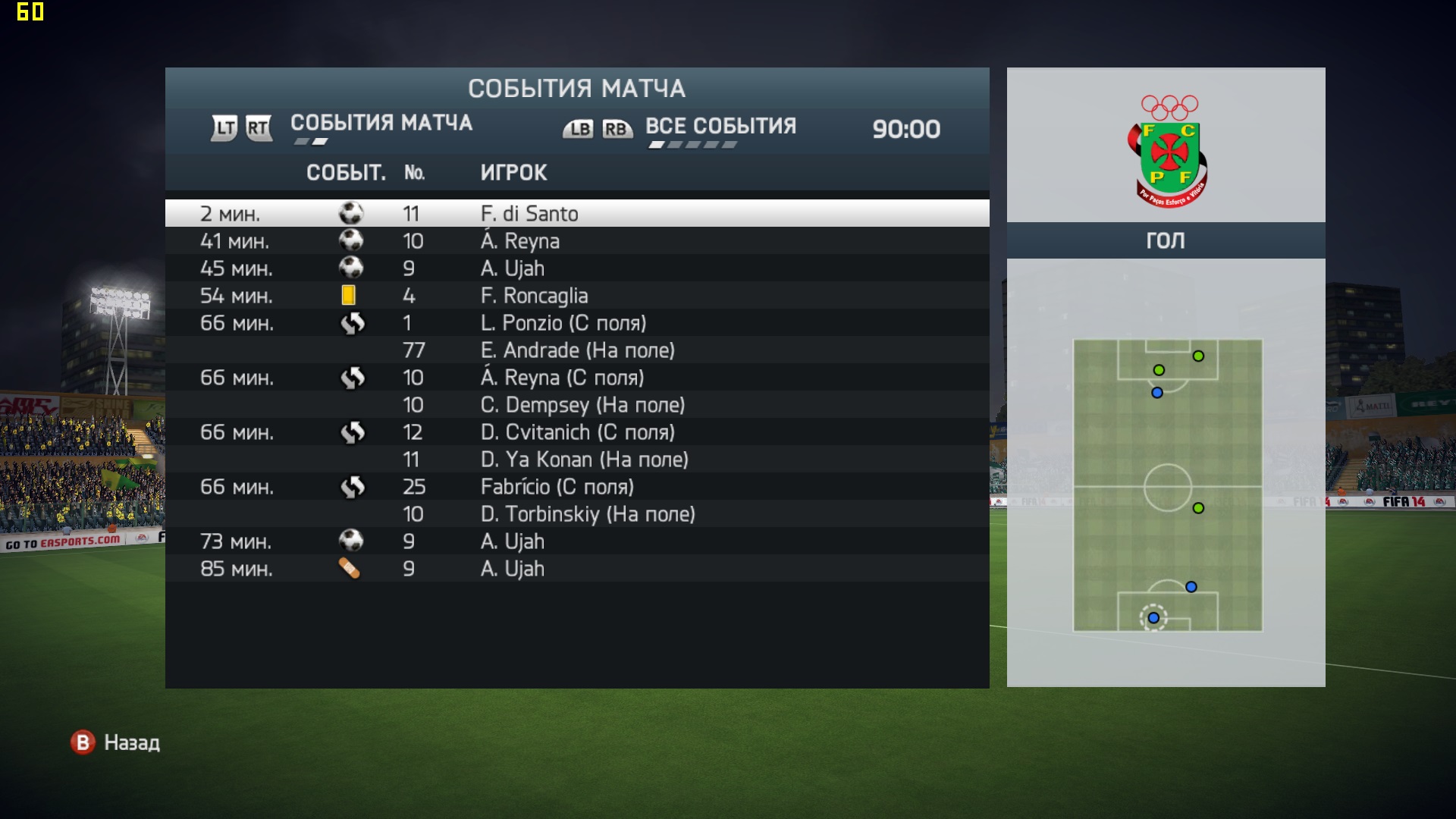Choose the 41 min Á. Reyna goal event
Screen dimensions: 1456x819
[576, 241]
